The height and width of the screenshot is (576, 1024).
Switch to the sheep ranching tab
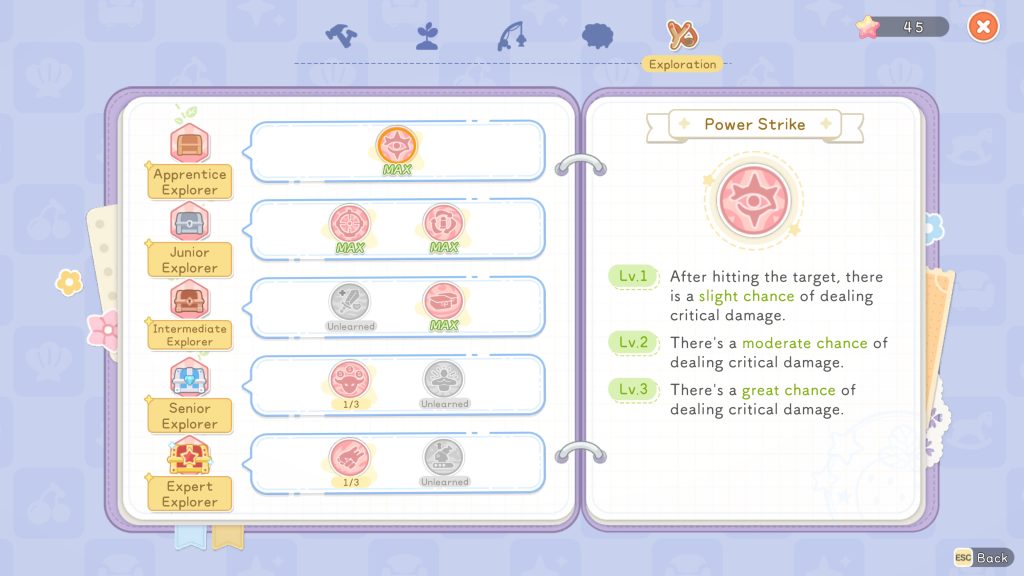pyautogui.click(x=597, y=35)
